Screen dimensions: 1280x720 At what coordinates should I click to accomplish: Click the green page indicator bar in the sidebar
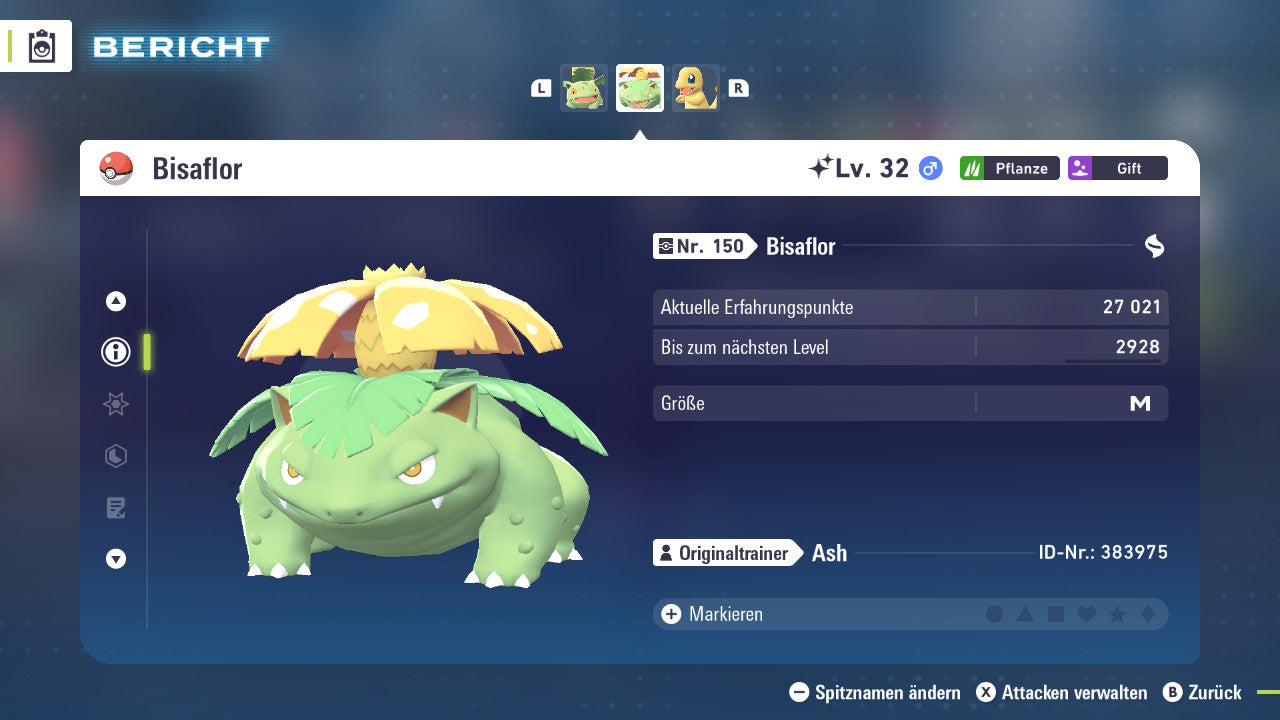[147, 352]
